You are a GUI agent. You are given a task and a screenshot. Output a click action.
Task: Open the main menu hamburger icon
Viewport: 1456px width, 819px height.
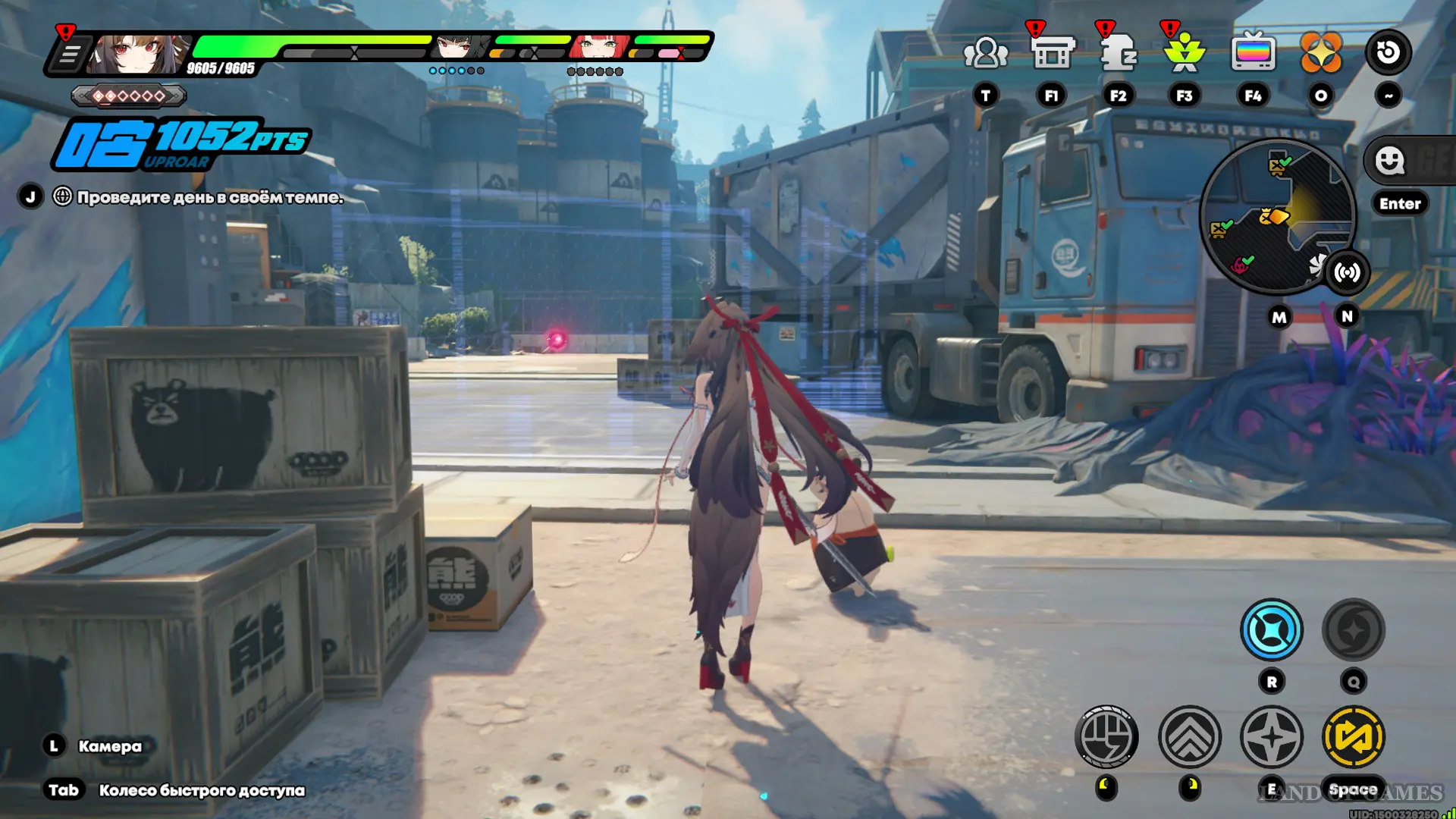click(x=69, y=55)
